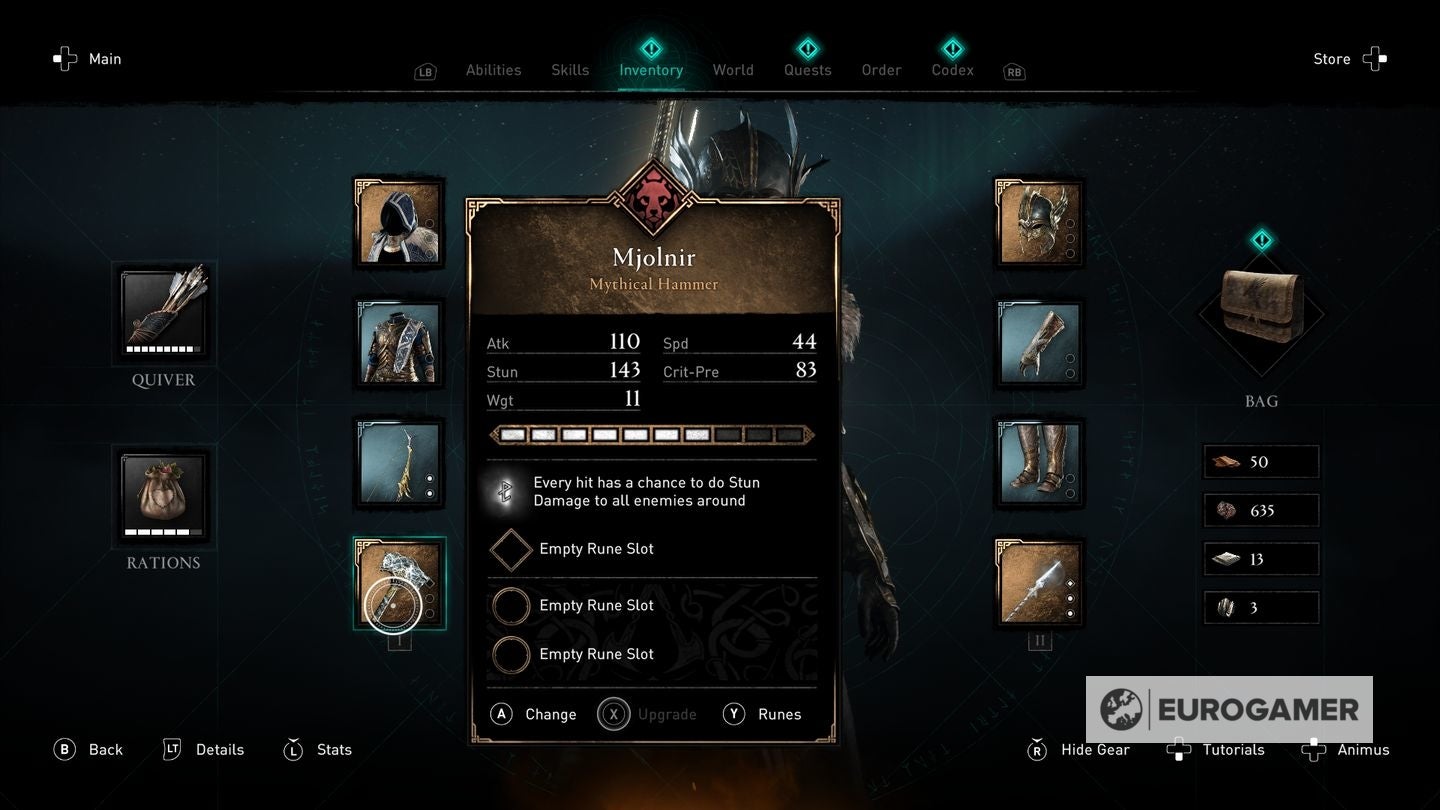Switch to the Skills tab

[570, 70]
